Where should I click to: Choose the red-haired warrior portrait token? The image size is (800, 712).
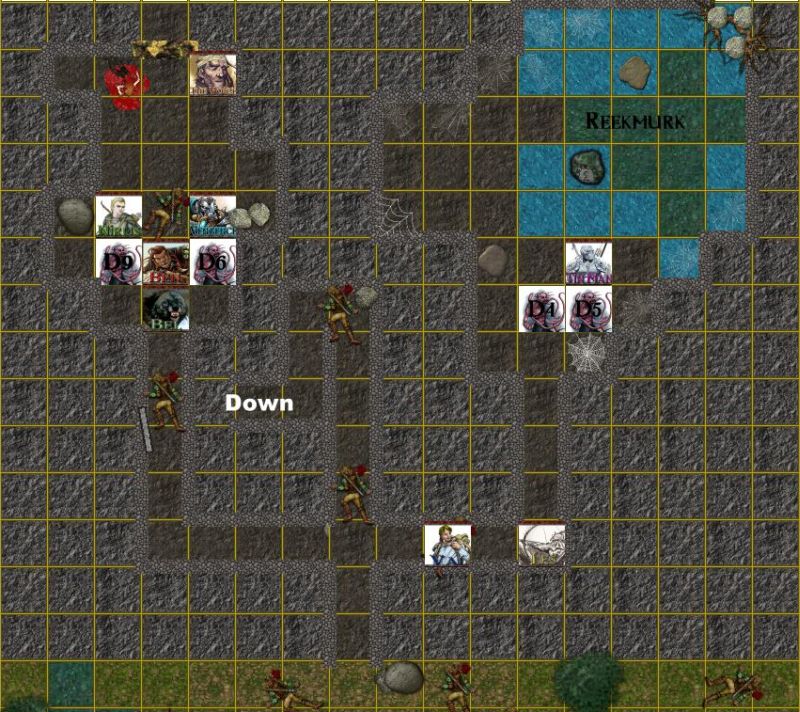[x=165, y=262]
